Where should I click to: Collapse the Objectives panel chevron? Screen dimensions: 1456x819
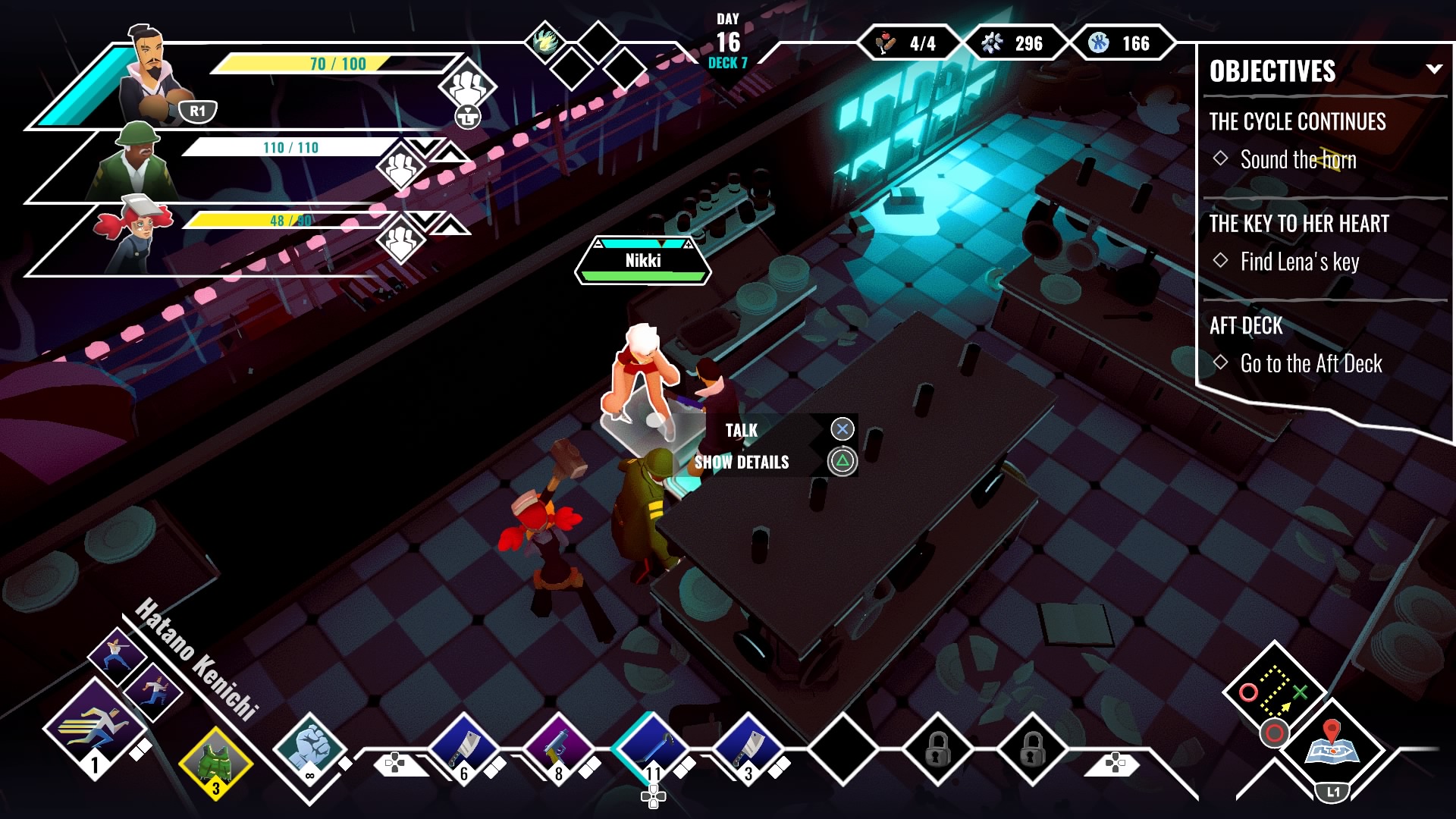point(1433,71)
